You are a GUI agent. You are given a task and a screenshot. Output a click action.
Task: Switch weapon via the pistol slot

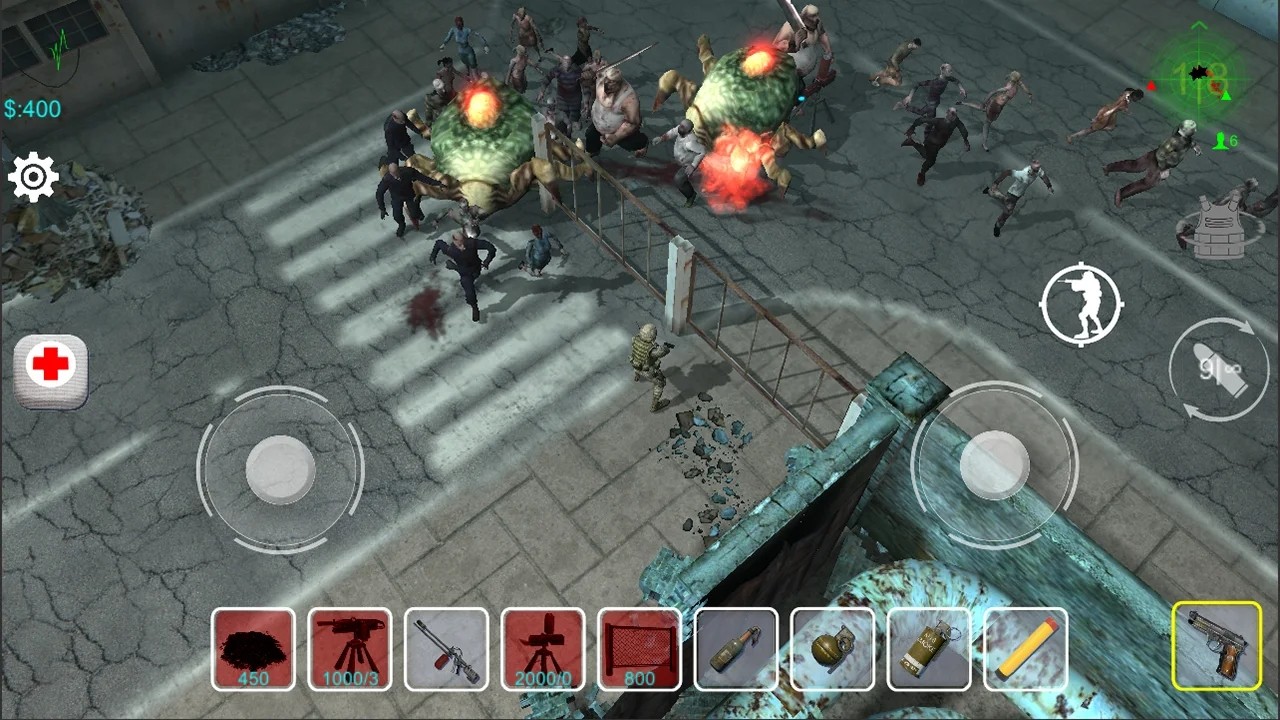[1216, 646]
